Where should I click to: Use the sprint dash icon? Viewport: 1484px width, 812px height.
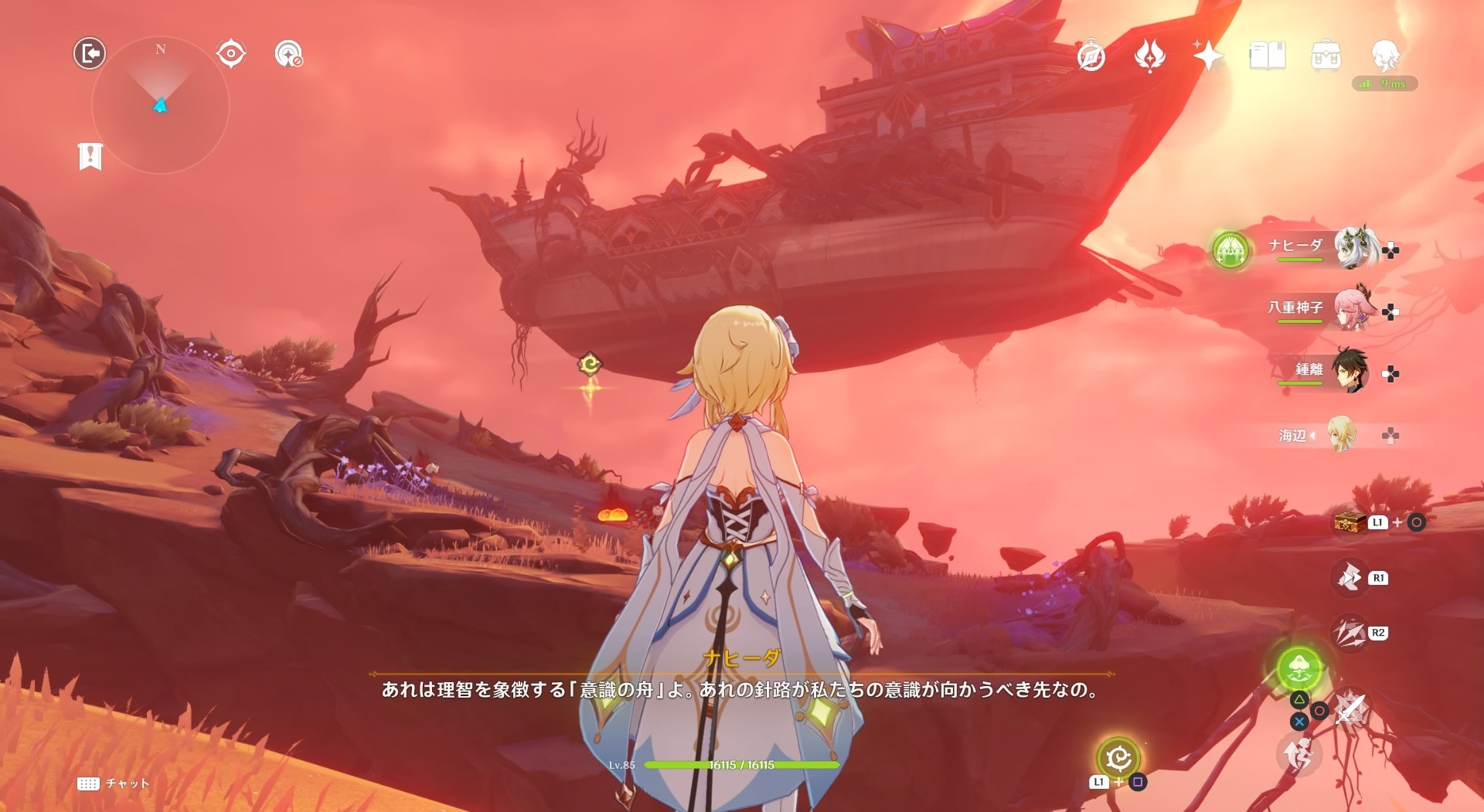tap(1299, 754)
